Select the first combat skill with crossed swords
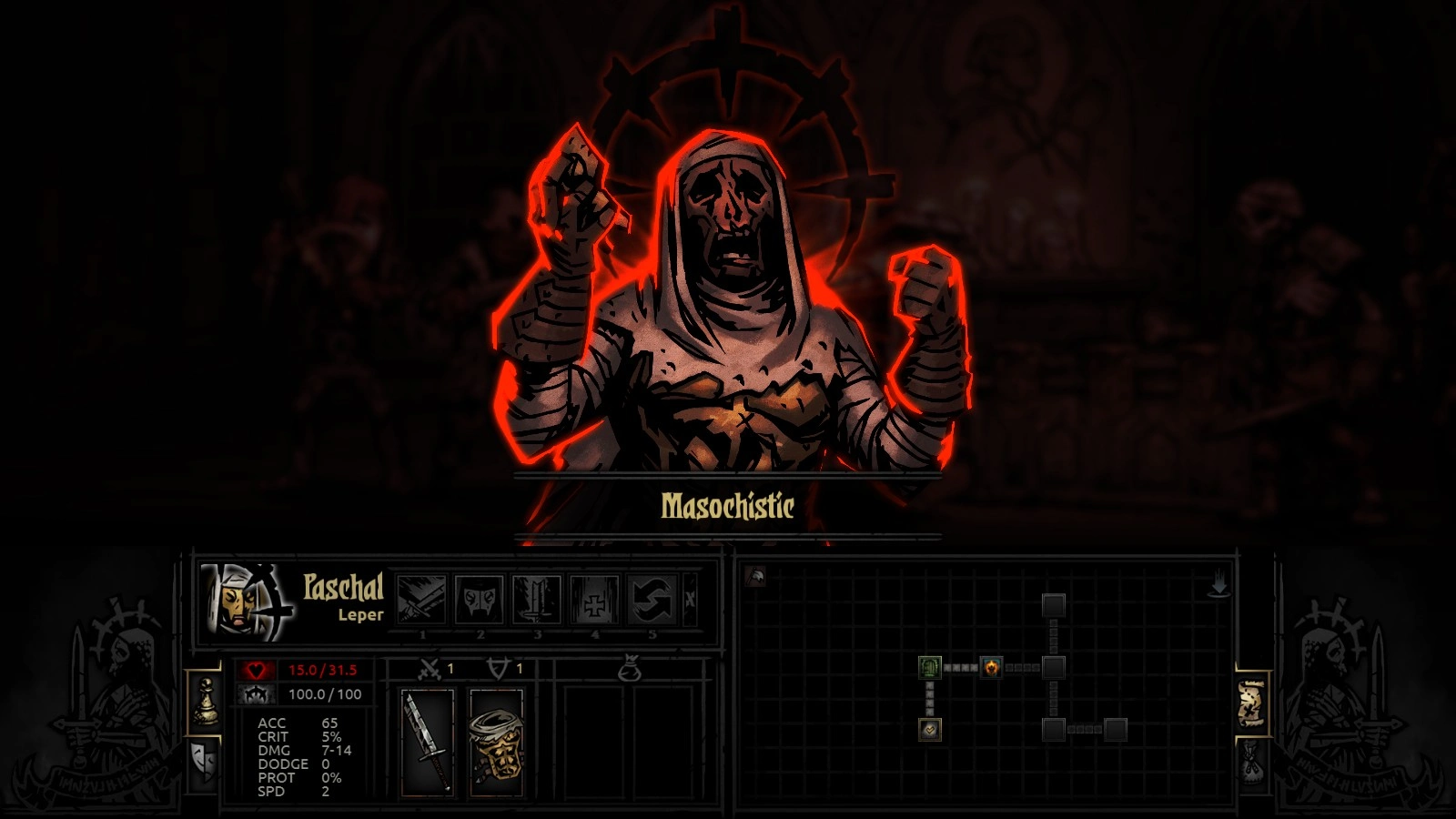Image resolution: width=1456 pixels, height=819 pixels. (422, 600)
